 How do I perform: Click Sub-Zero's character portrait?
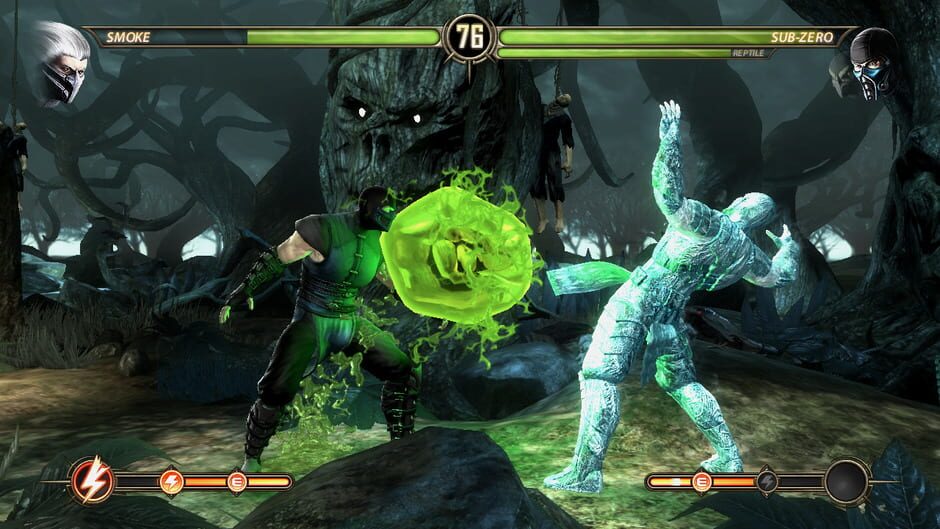click(x=871, y=63)
